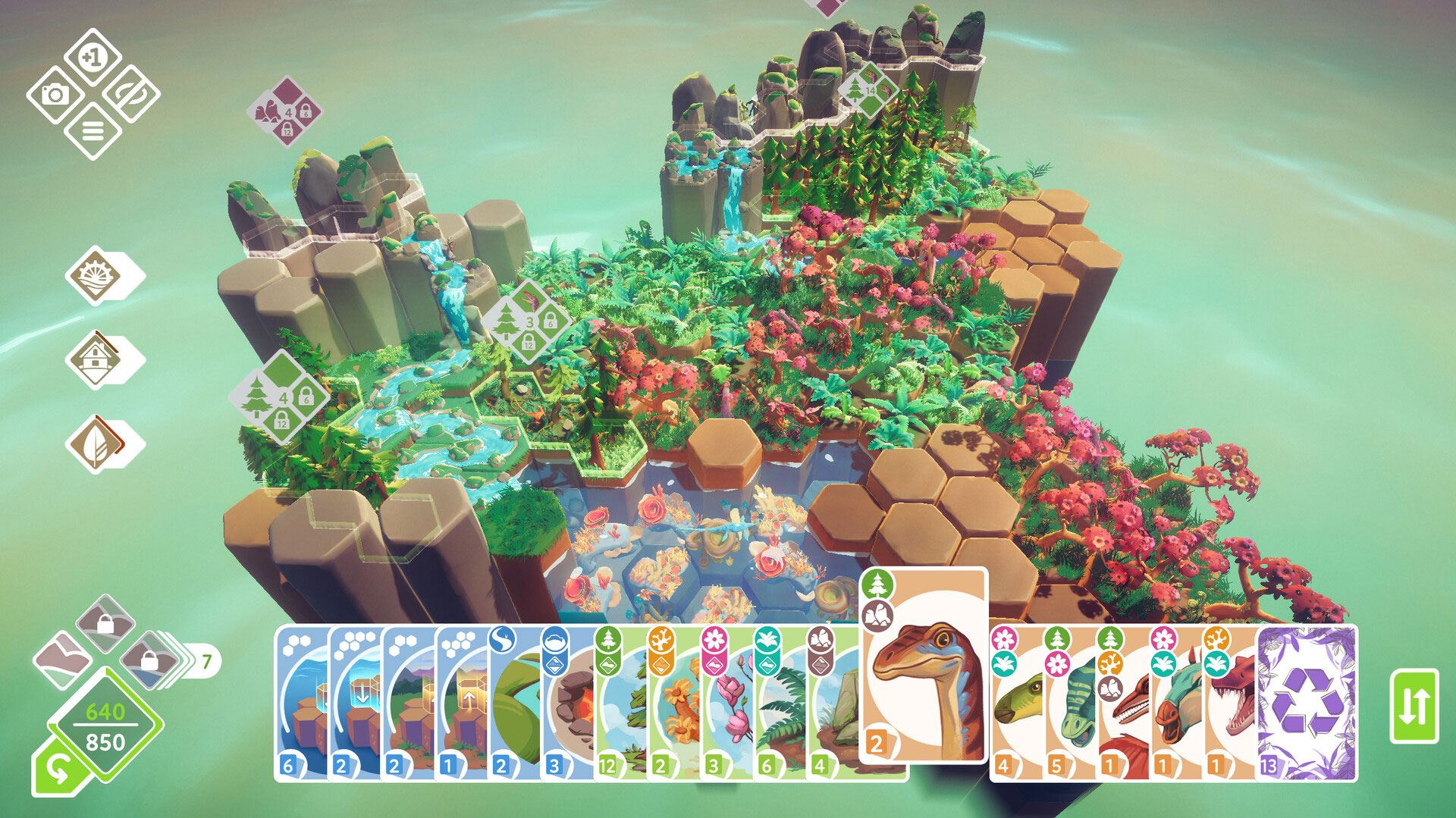Pick the red open-jawed dinosaur card

click(x=1230, y=703)
